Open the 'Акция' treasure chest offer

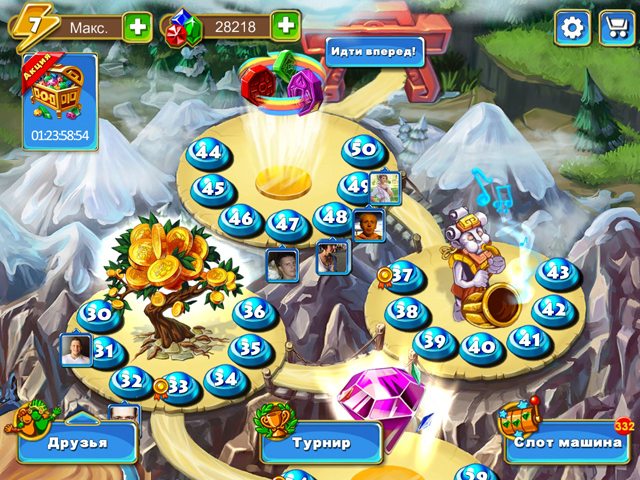[x=60, y=102]
